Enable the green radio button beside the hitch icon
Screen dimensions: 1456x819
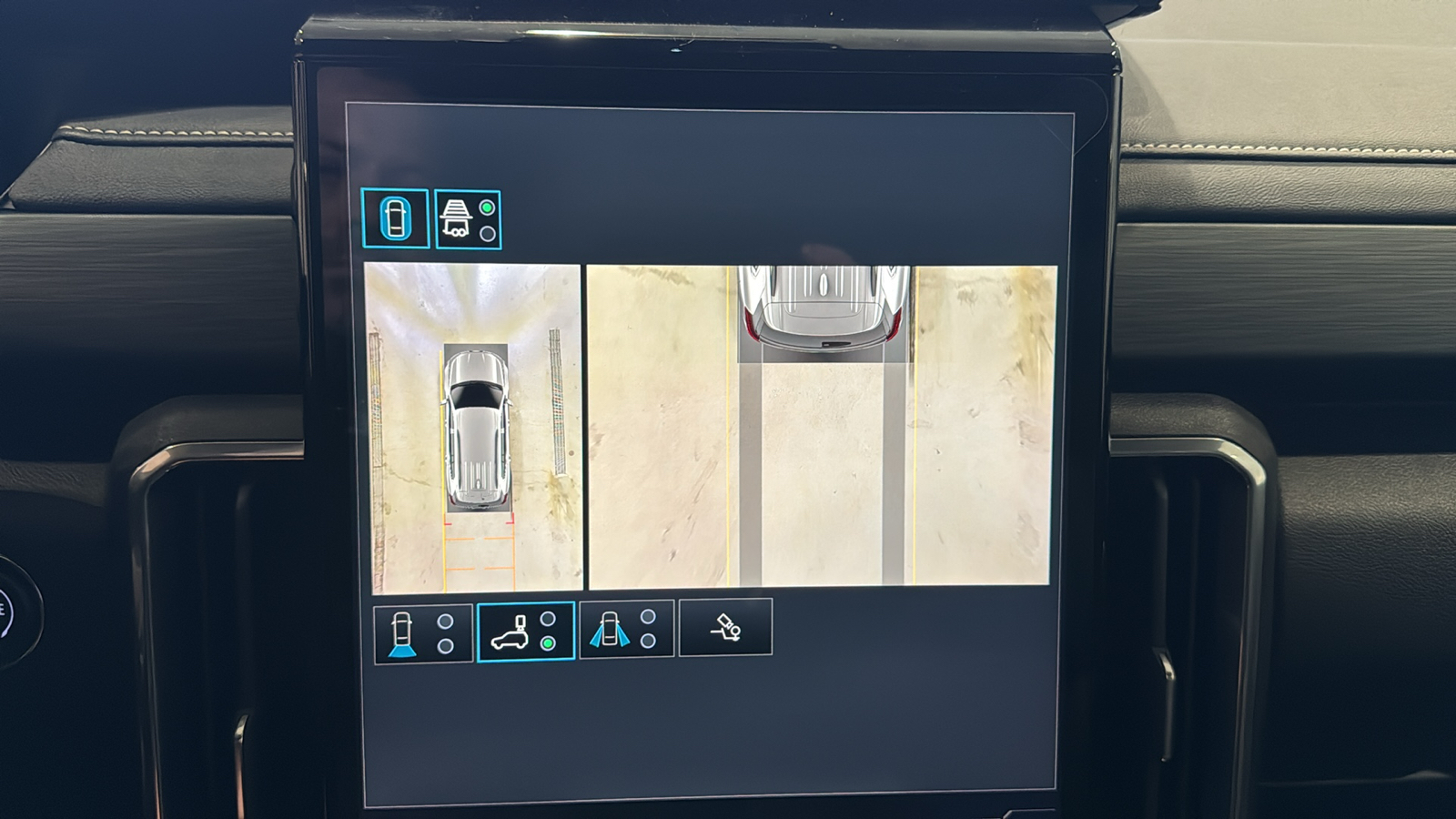click(488, 207)
